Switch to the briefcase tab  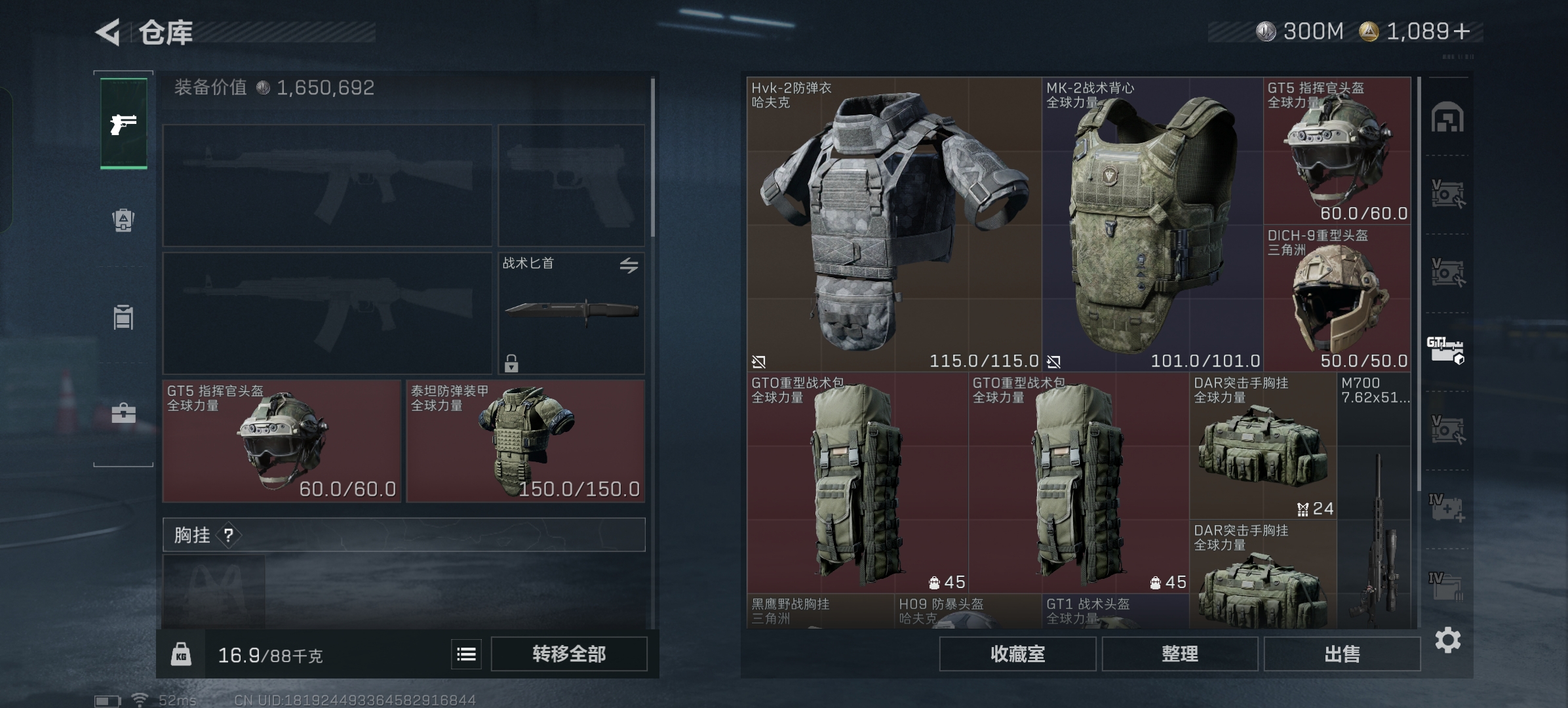[x=123, y=413]
